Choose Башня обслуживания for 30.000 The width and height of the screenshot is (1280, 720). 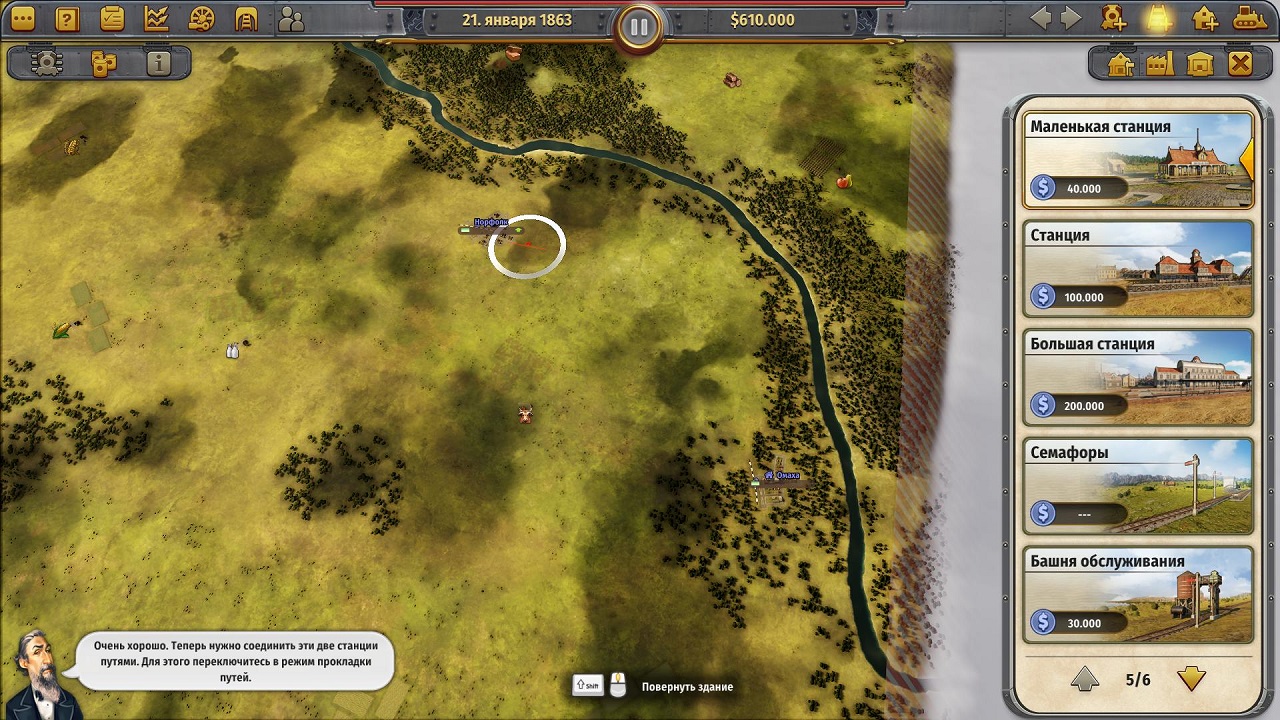[1138, 594]
